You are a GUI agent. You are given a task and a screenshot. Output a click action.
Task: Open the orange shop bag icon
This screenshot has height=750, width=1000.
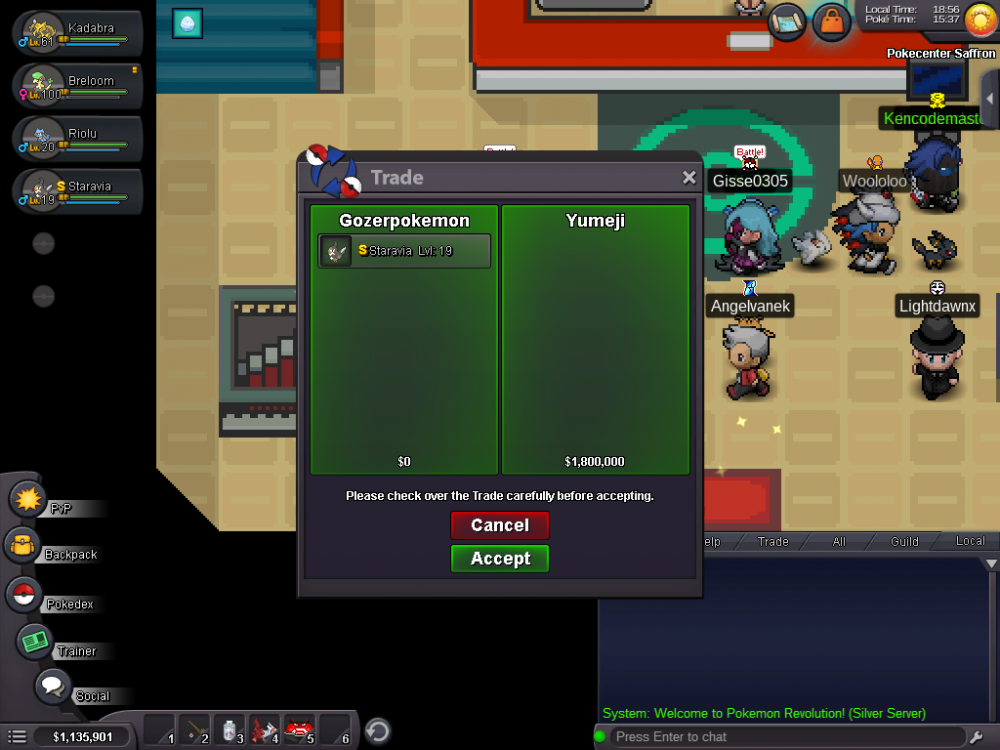pos(831,21)
